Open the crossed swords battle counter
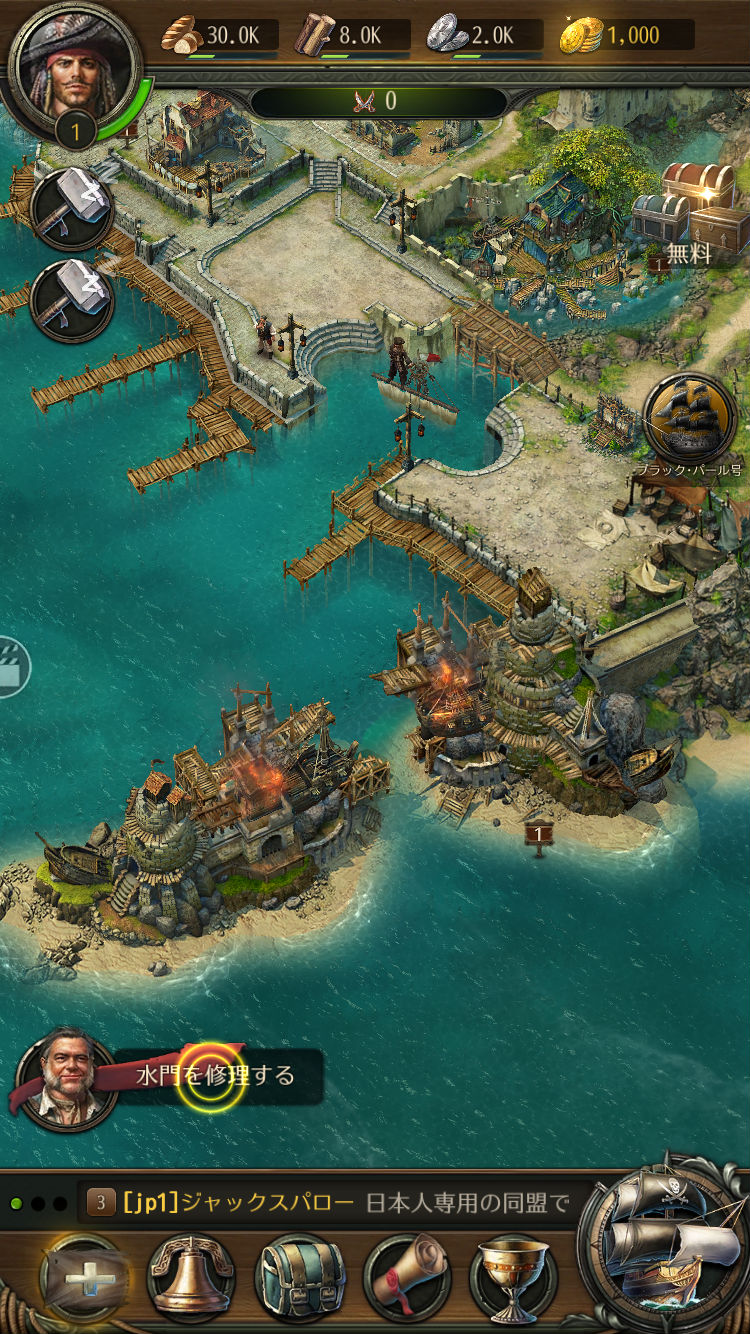The height and width of the screenshot is (1334, 750). pyautogui.click(x=377, y=101)
